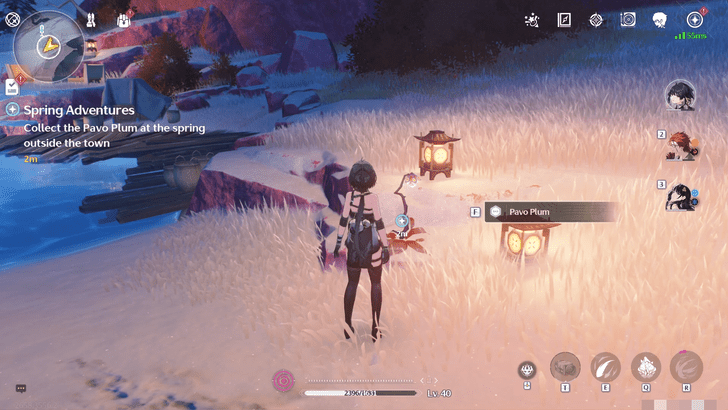Select the active dark-haired character portrait

[x=680, y=96]
